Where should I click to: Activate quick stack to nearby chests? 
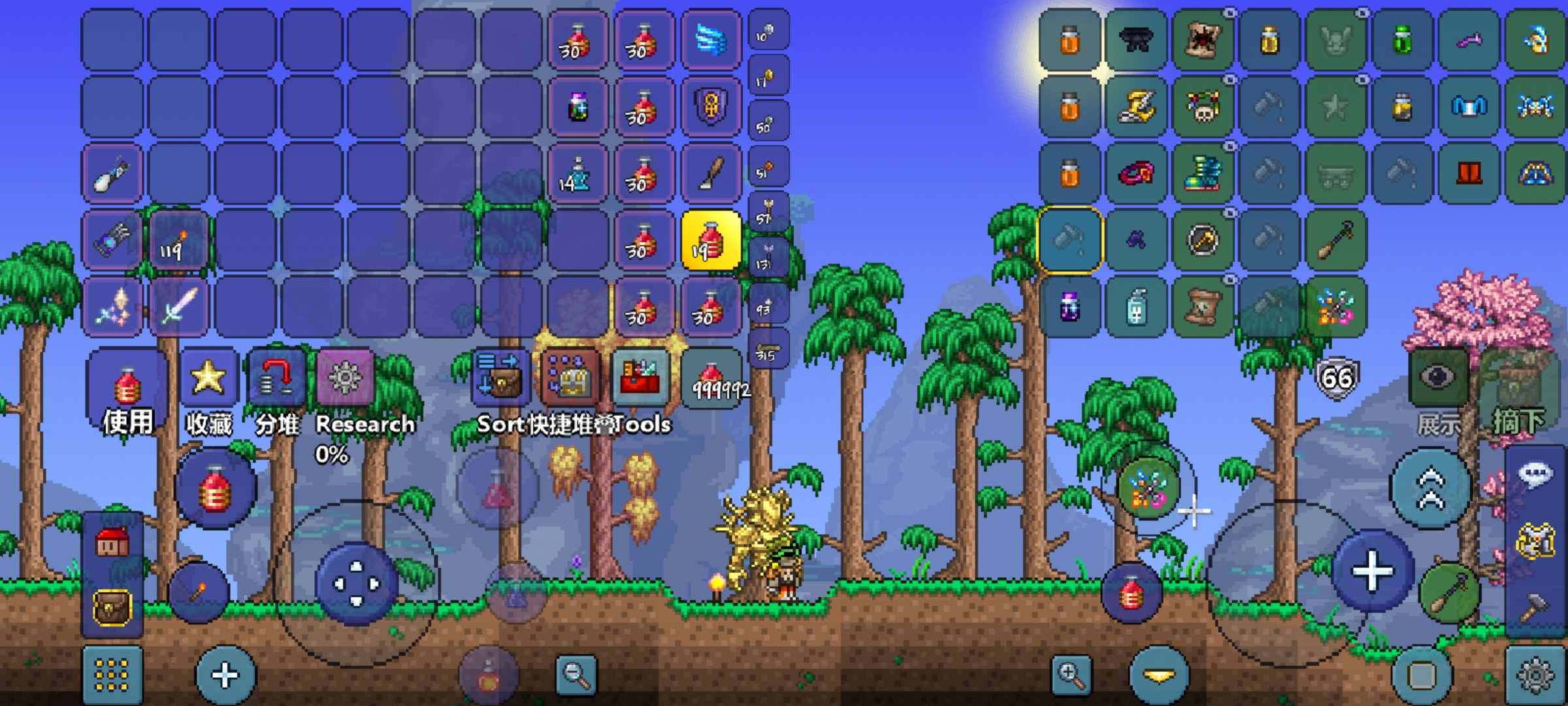569,378
